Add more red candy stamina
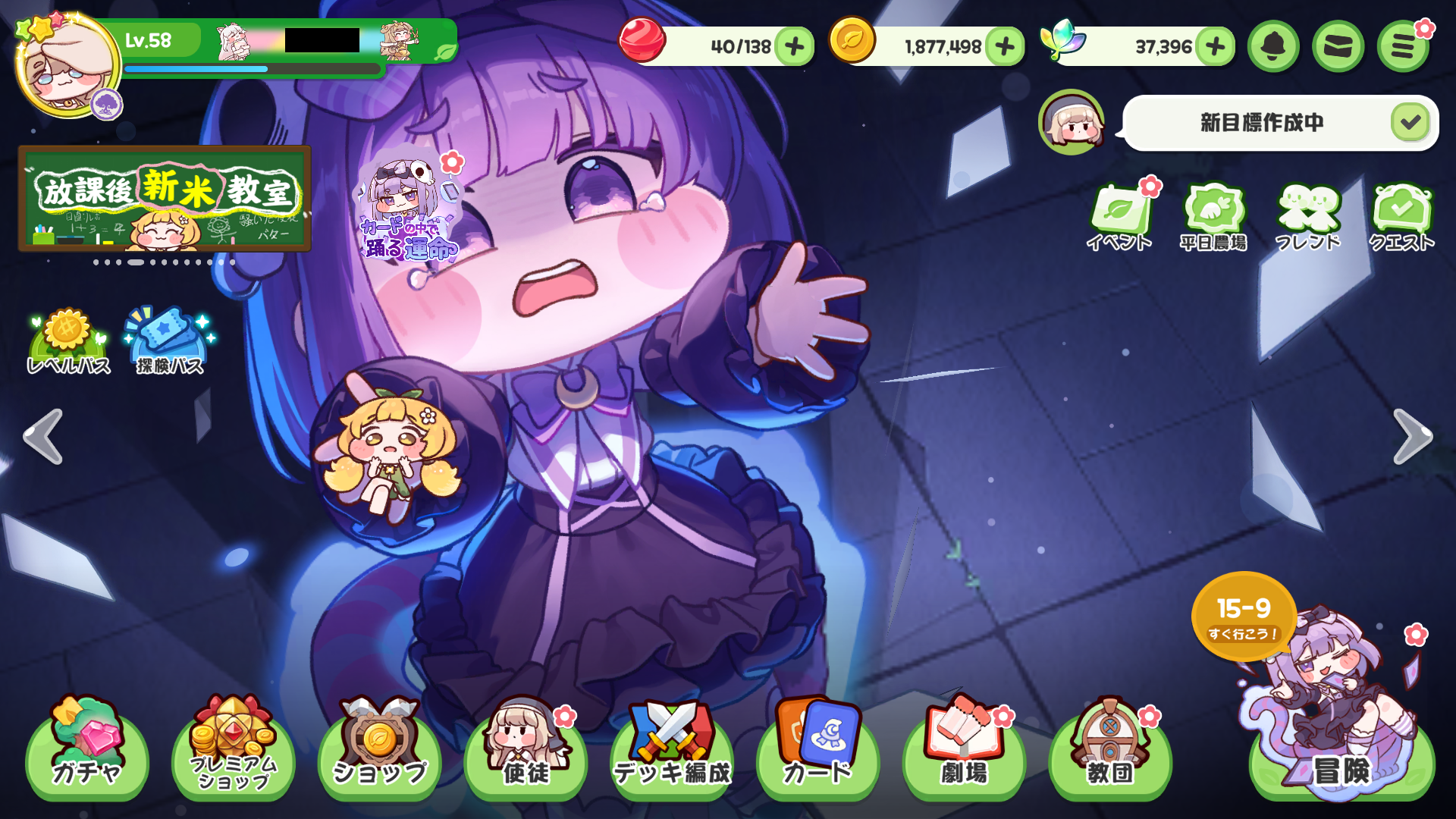The width and height of the screenshot is (1456, 819). point(795,47)
